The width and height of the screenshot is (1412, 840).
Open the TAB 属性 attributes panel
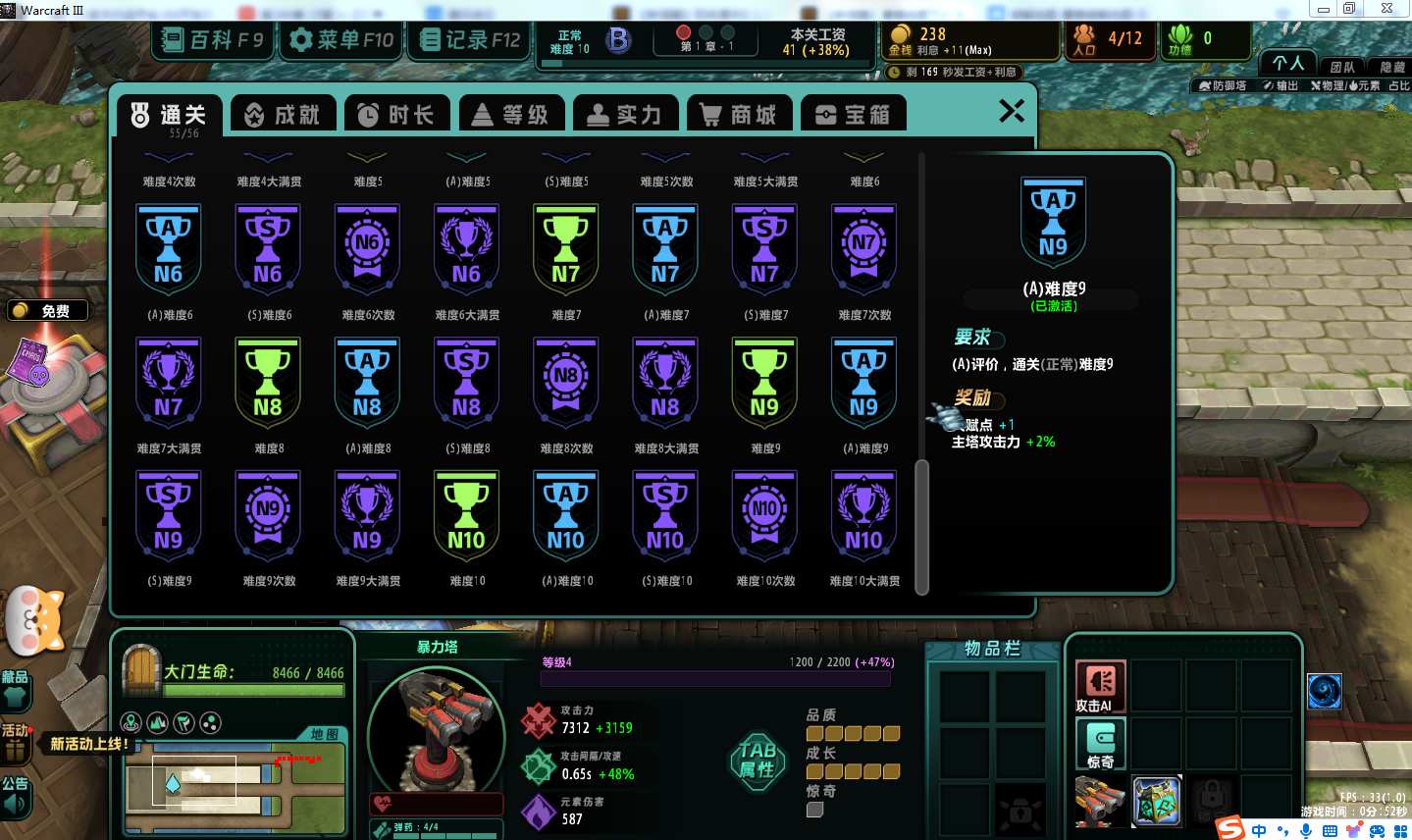[x=757, y=759]
